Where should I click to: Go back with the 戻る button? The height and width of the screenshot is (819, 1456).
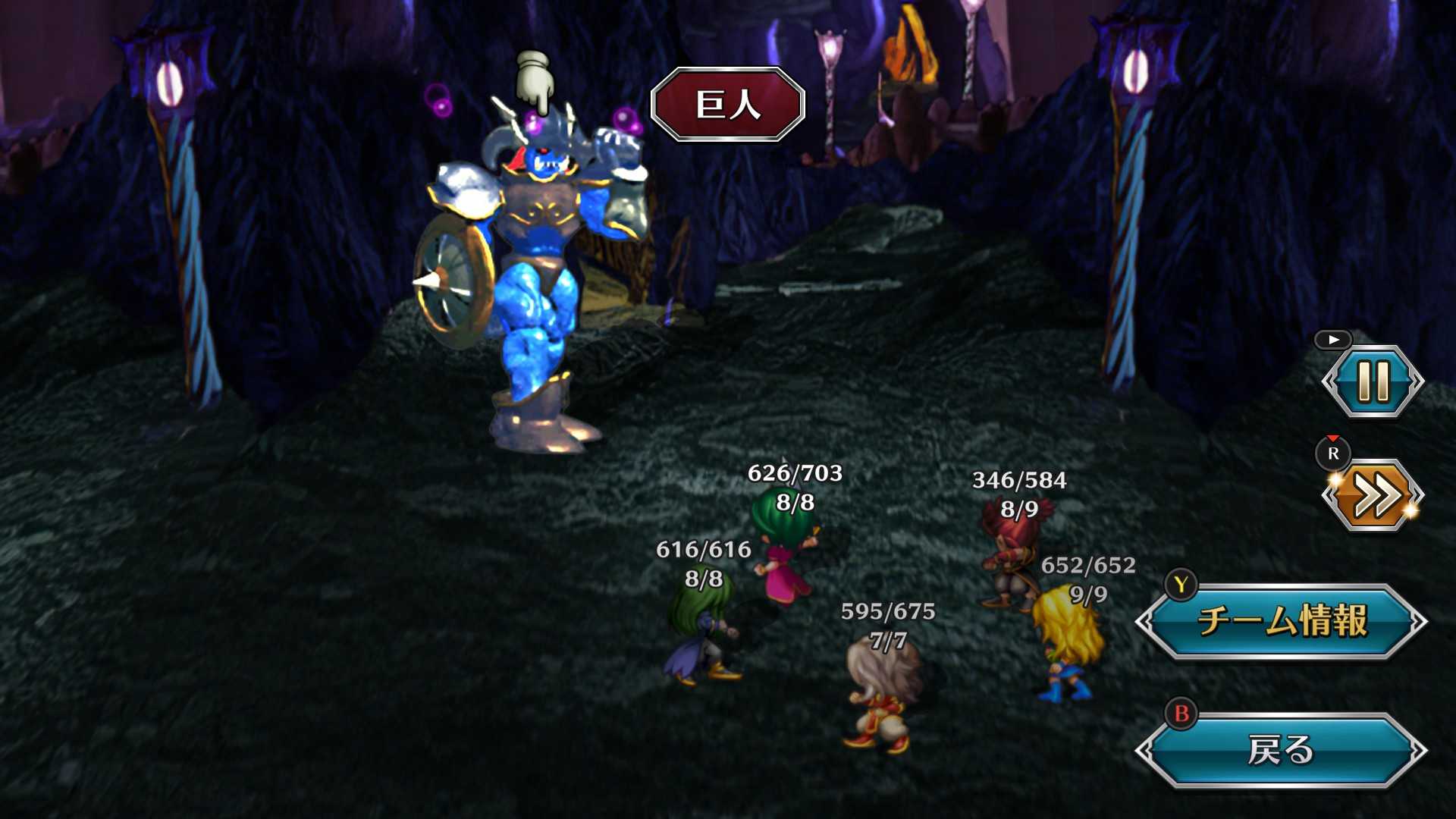coord(1282,750)
